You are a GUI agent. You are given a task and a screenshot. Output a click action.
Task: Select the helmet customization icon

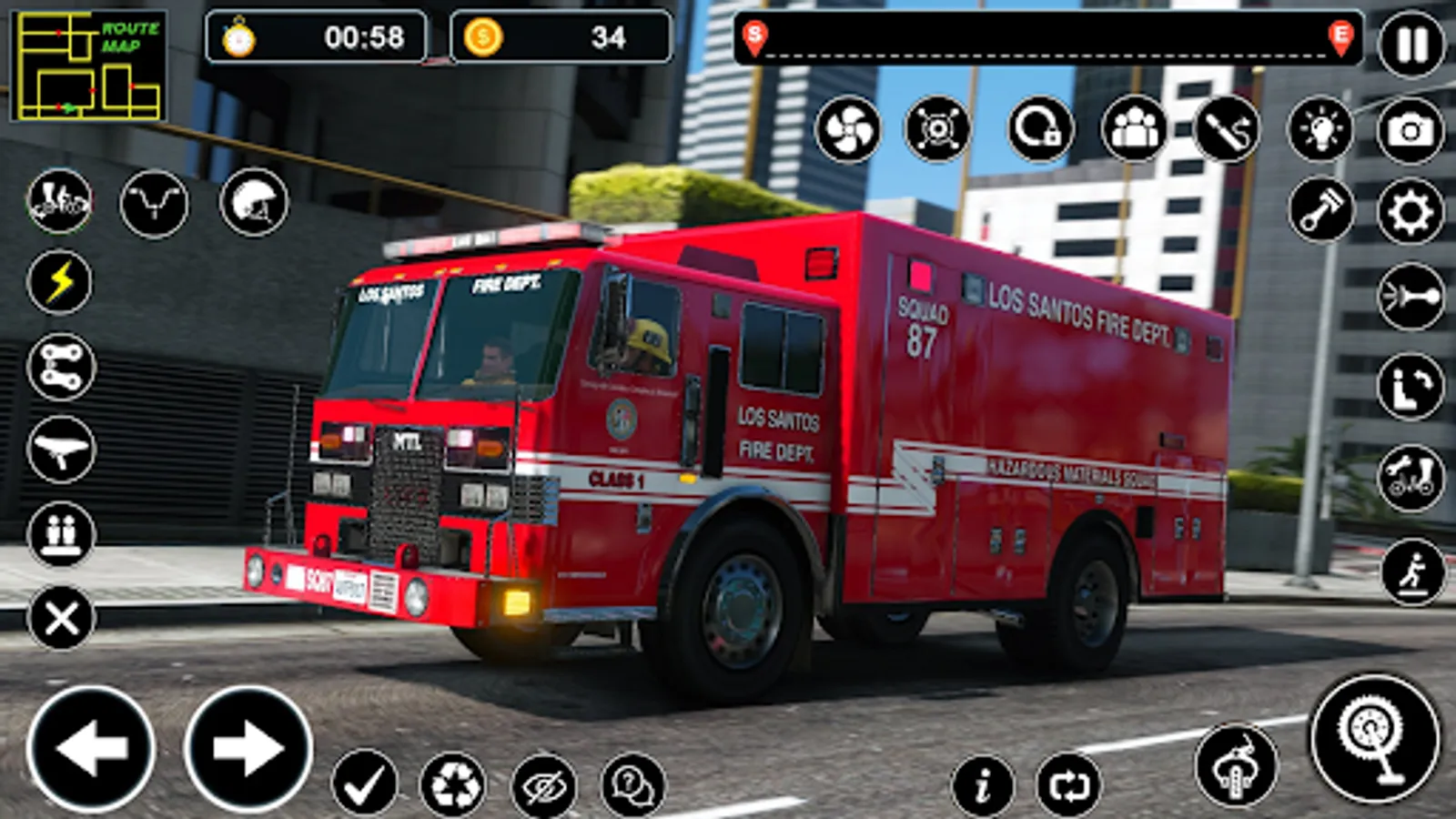tap(255, 202)
